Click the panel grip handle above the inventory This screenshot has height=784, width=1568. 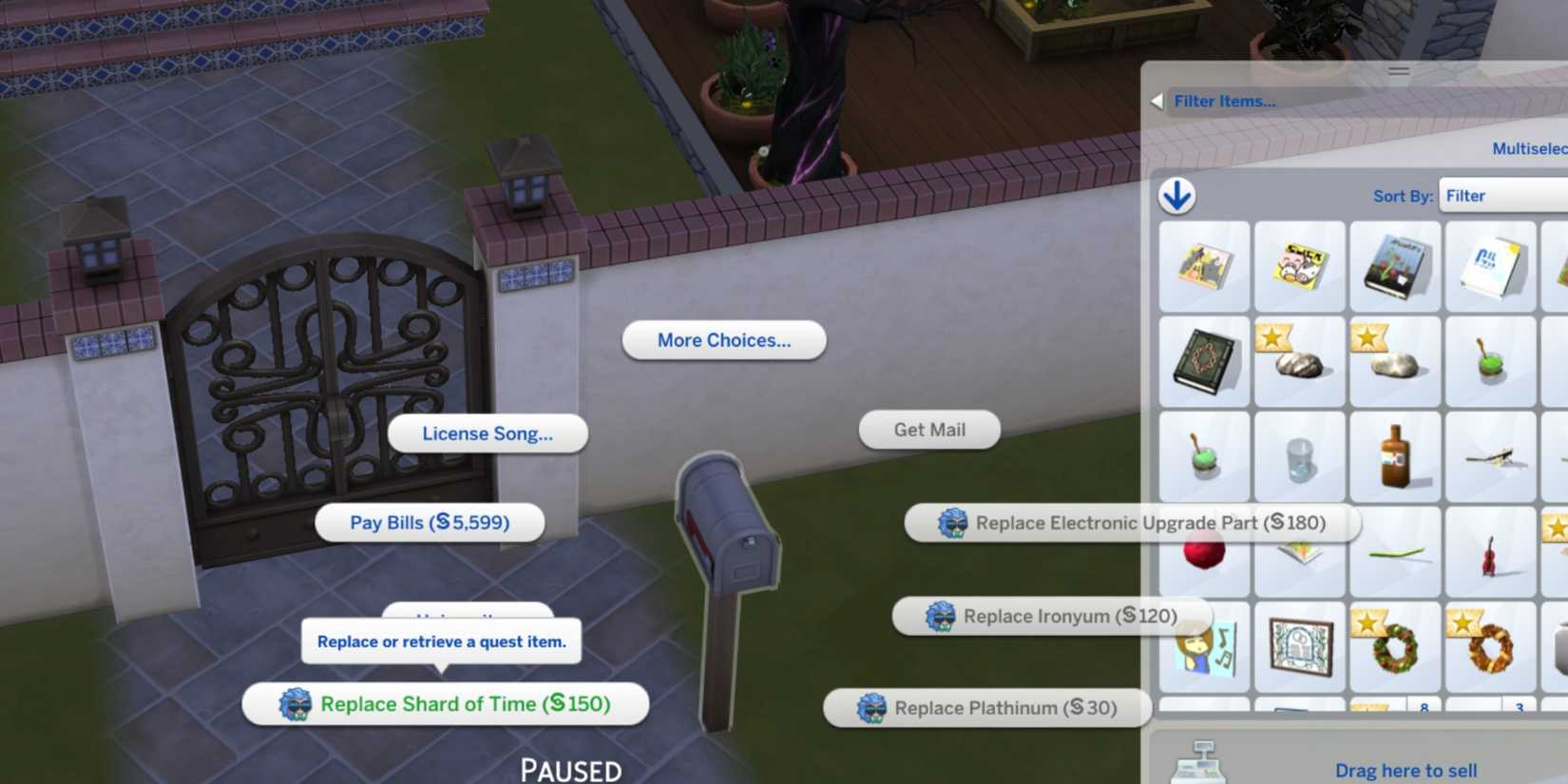coord(1400,70)
